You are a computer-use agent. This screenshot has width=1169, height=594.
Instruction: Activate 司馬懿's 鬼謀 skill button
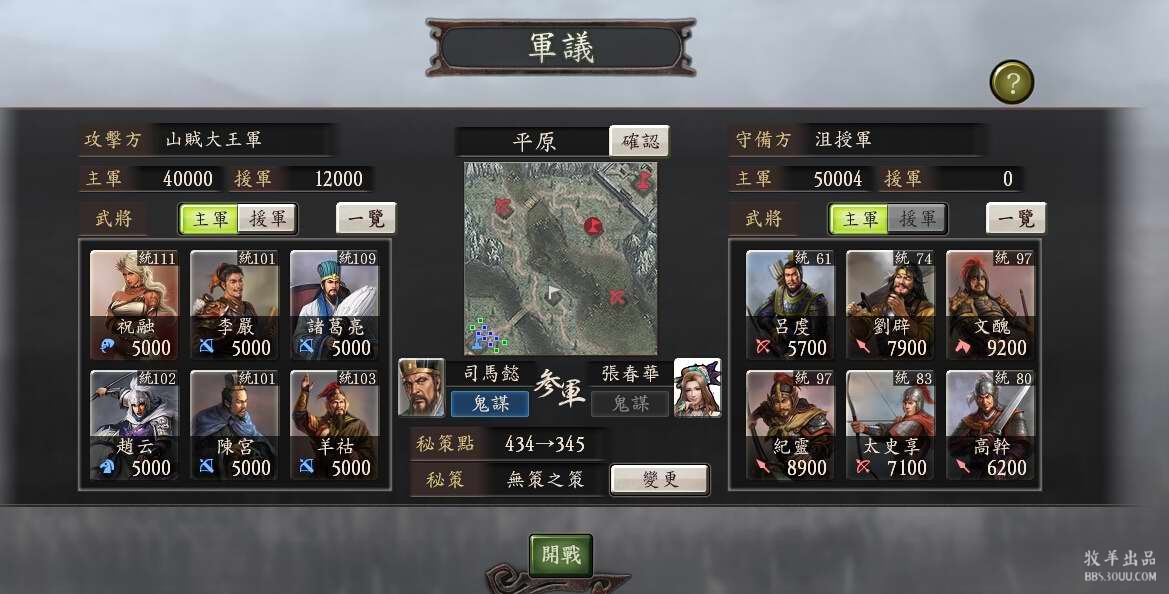pos(489,403)
